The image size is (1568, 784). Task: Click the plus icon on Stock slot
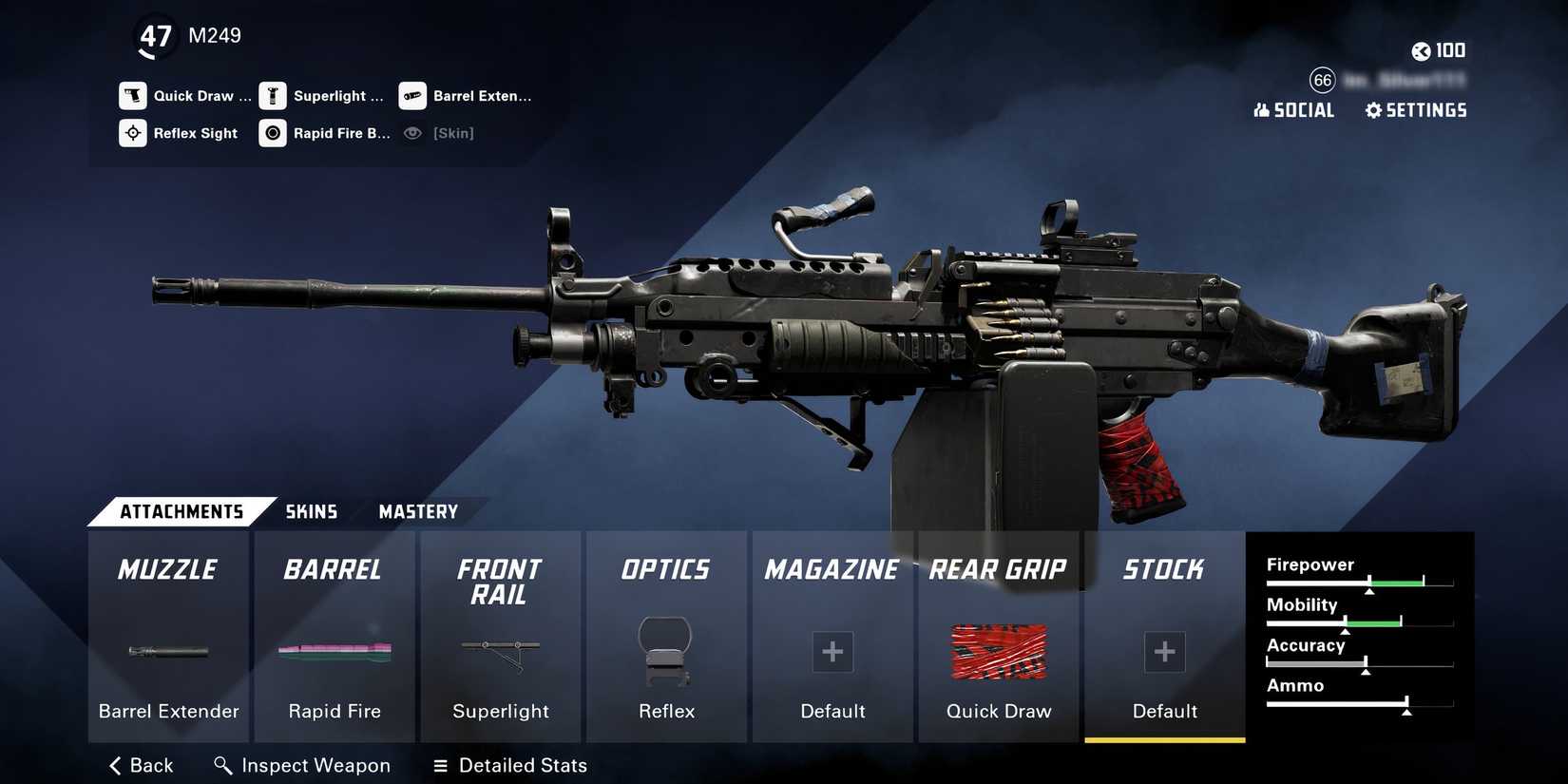(1164, 652)
